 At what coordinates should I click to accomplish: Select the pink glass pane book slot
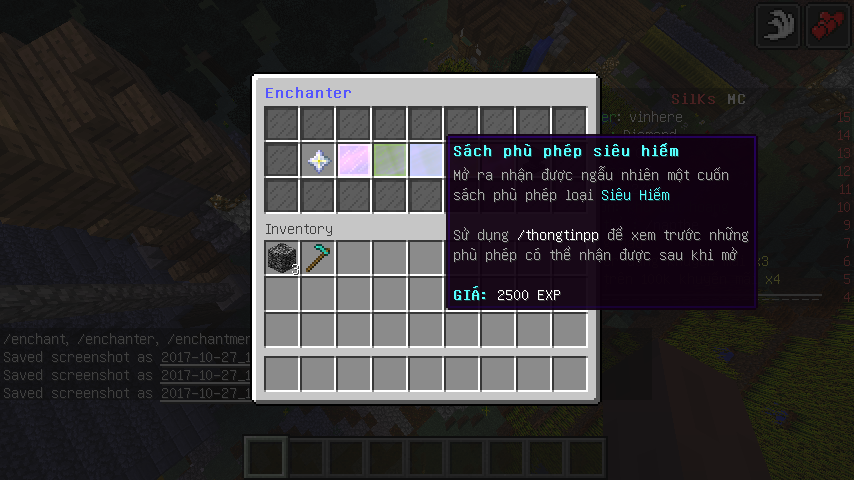354,160
